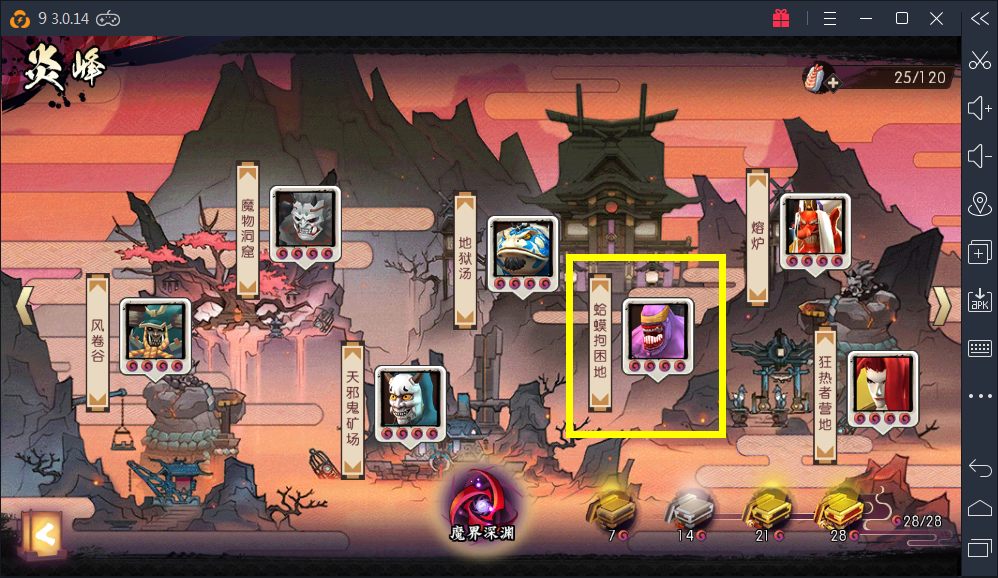The image size is (998, 578).
Task: Select the 魔物洞窟 stage portrait
Action: (x=304, y=219)
